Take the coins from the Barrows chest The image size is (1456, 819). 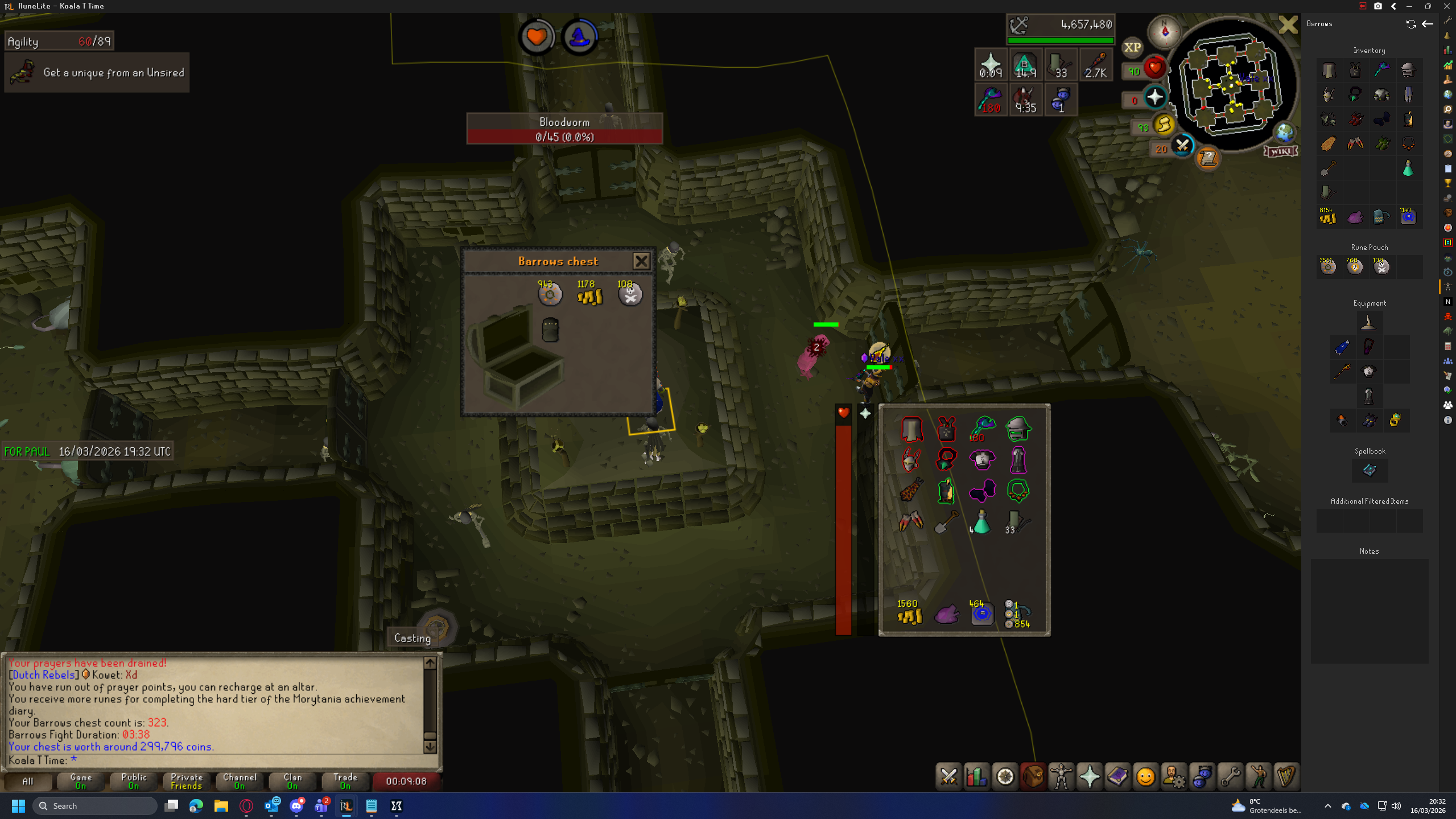(x=589, y=295)
